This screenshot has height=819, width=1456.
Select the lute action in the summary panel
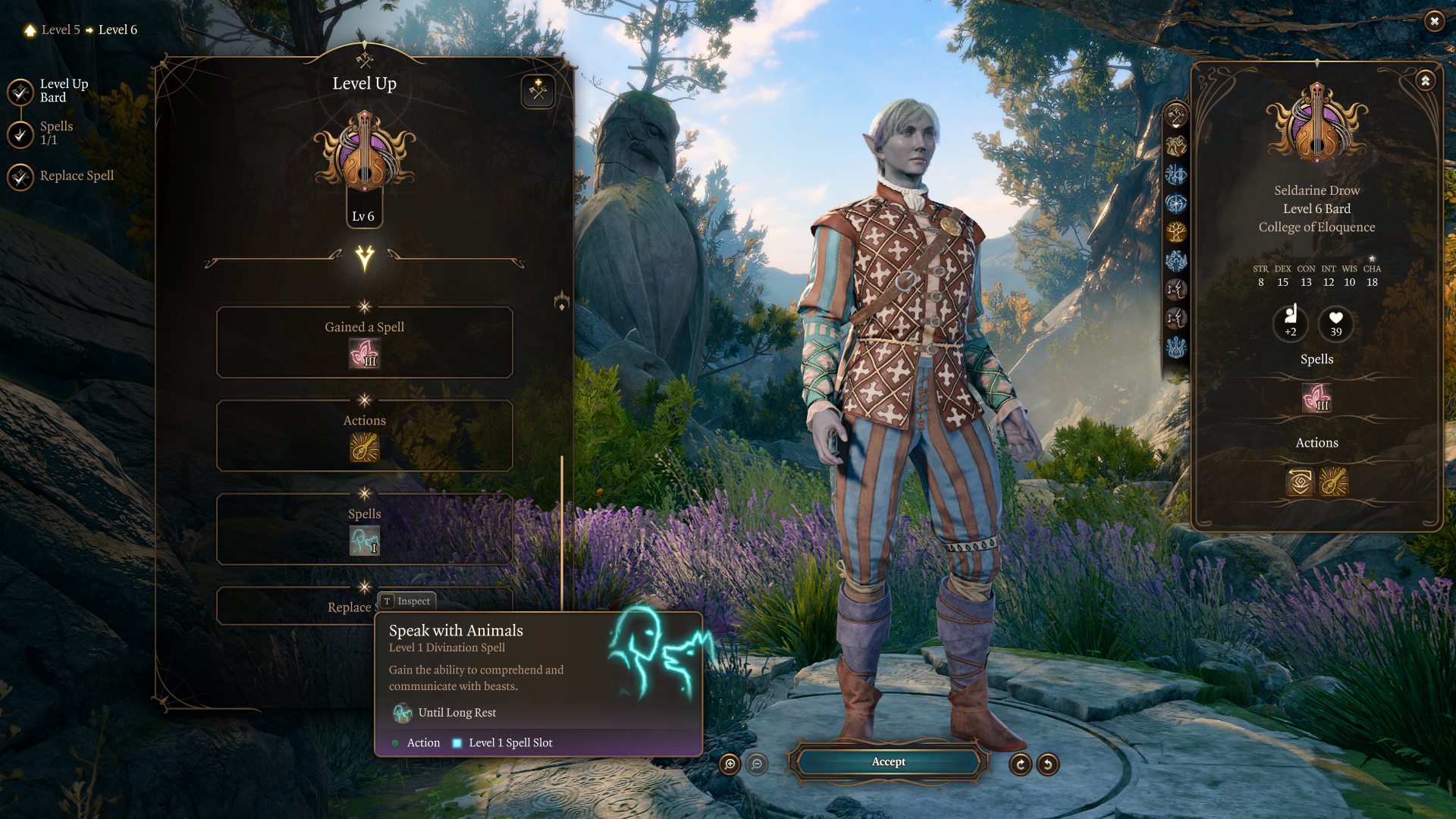tap(1333, 482)
